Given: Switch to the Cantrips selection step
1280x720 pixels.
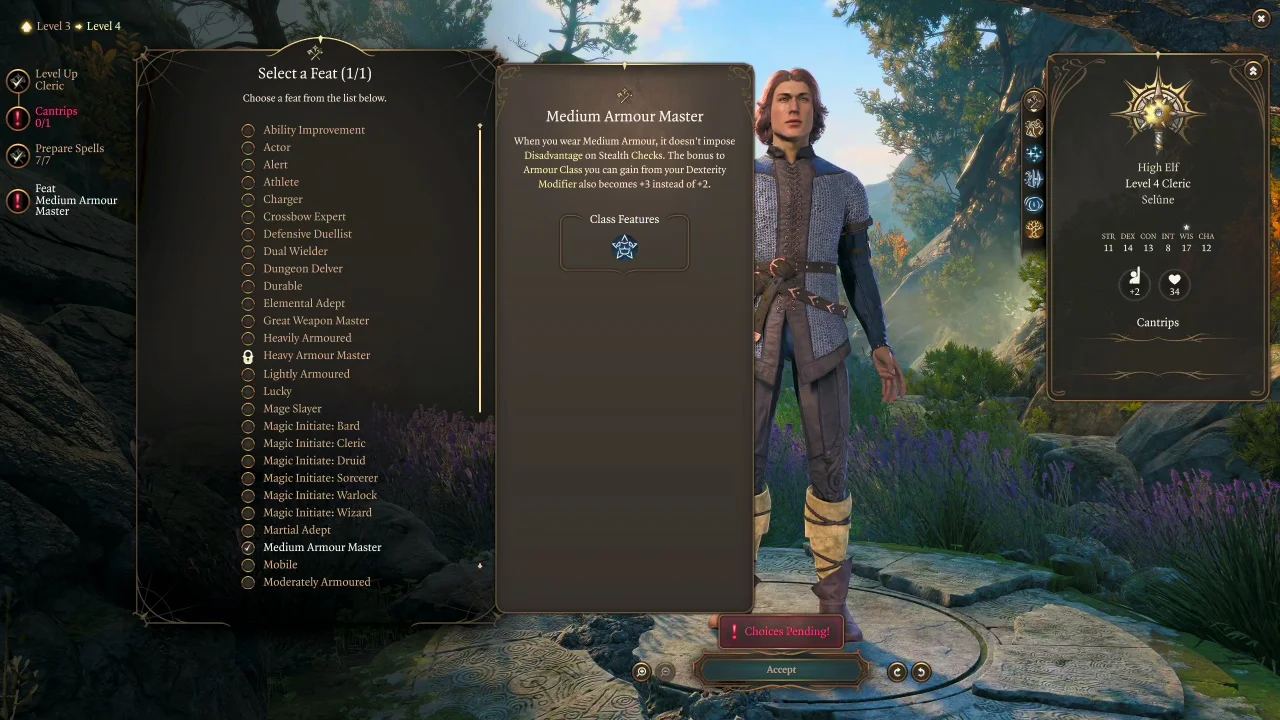Looking at the screenshot, I should [56, 116].
